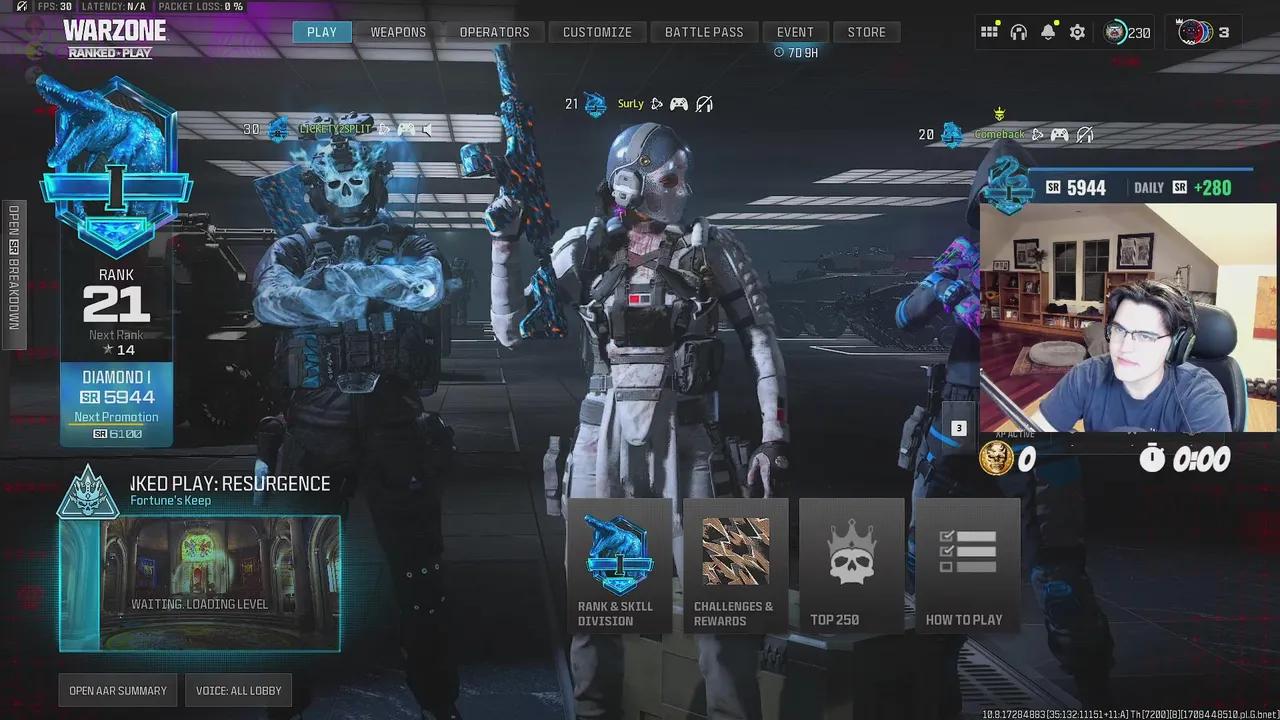The image size is (1280, 720).
Task: Open the Weapons tab
Action: pyautogui.click(x=398, y=32)
